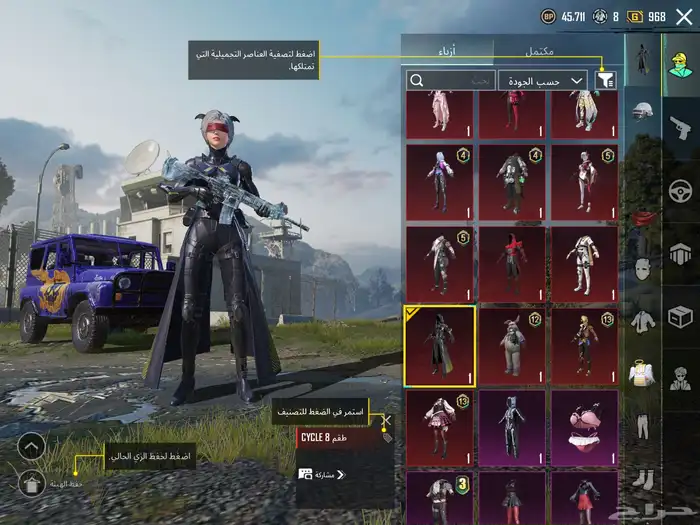Close the inventory screen with the X
Screen dimensions: 700x525
point(684,16)
